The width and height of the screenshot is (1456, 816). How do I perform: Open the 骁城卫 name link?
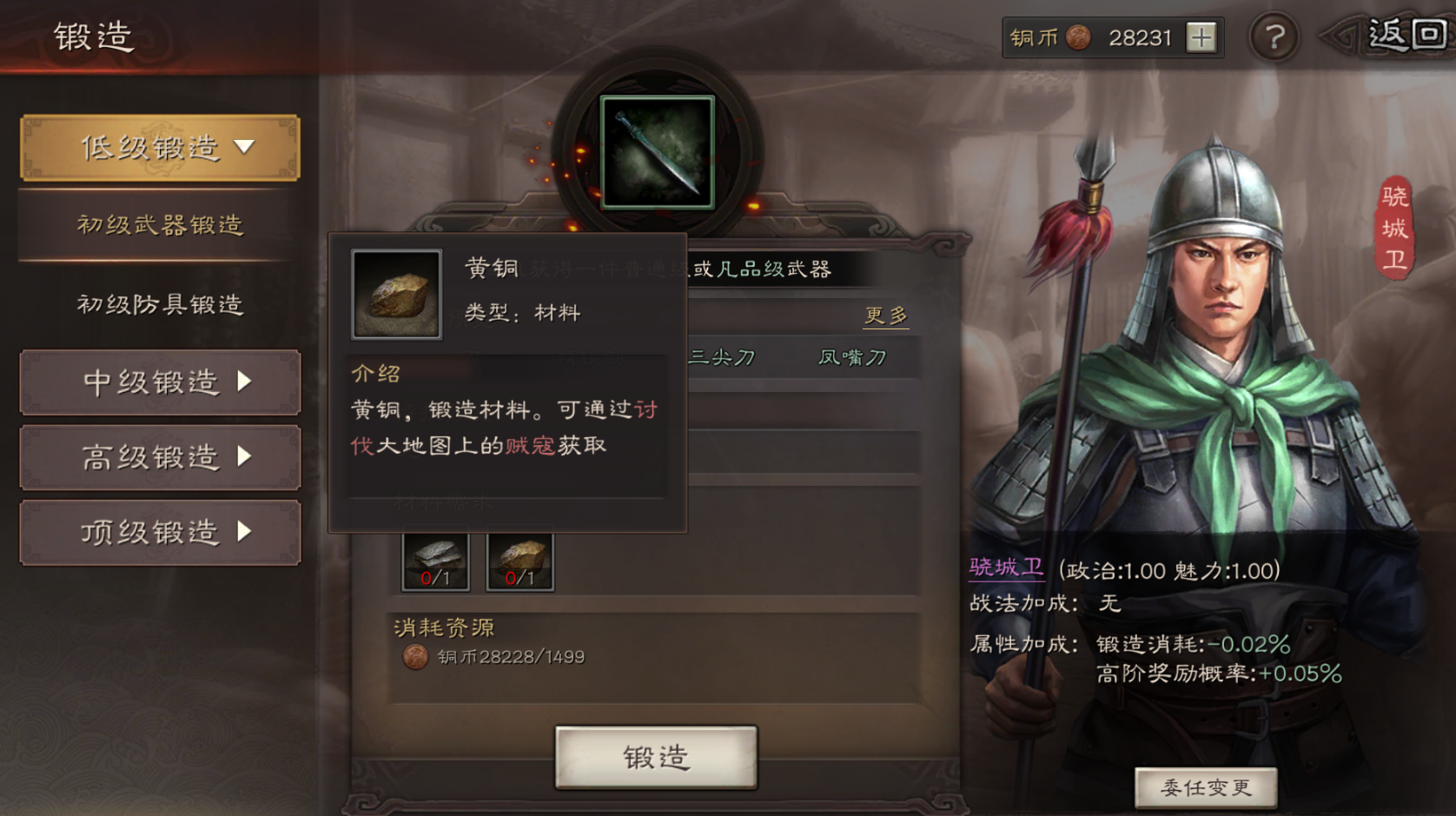pyautogui.click(x=1006, y=568)
